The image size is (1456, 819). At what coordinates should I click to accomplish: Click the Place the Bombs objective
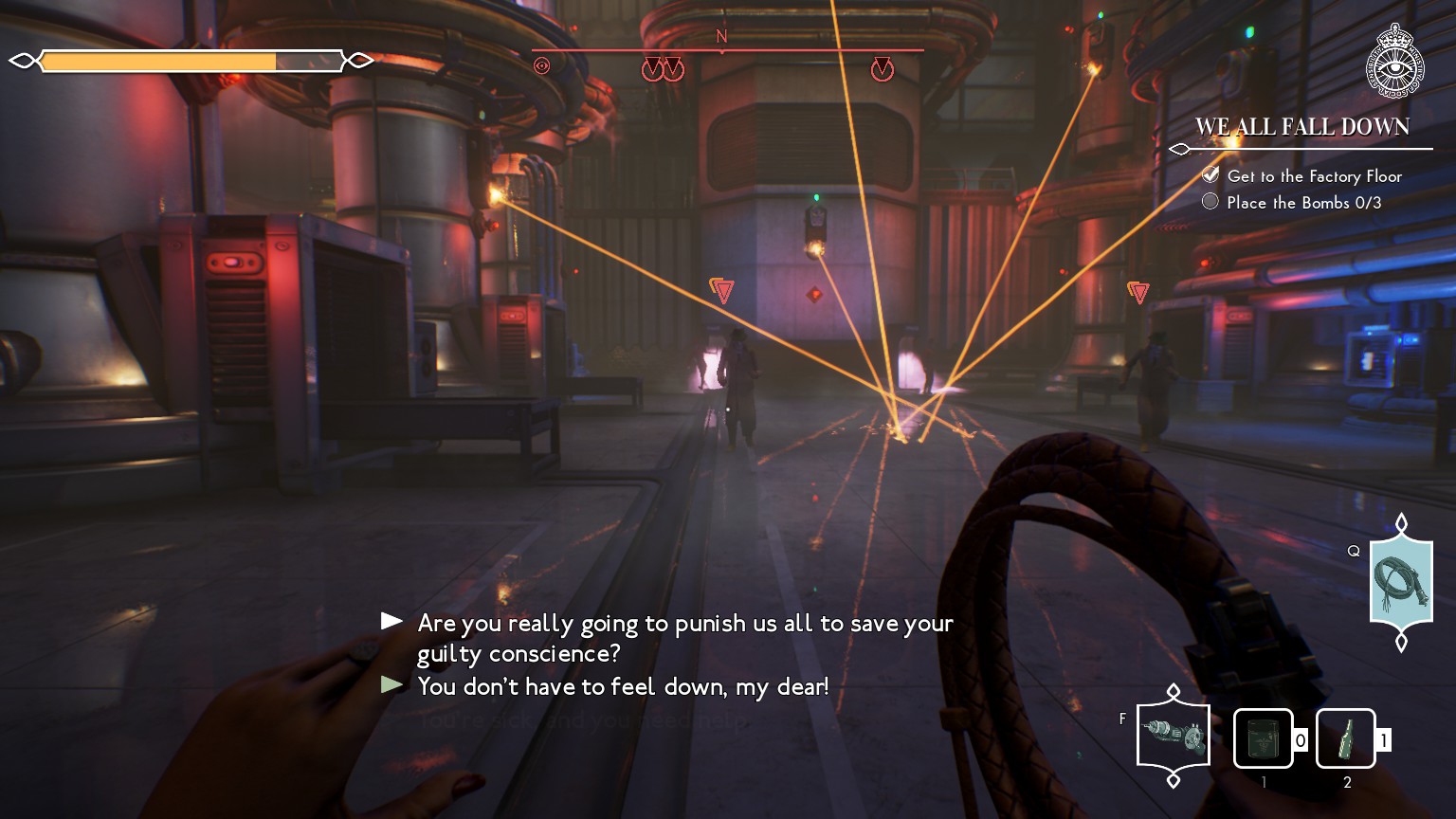(x=1303, y=203)
